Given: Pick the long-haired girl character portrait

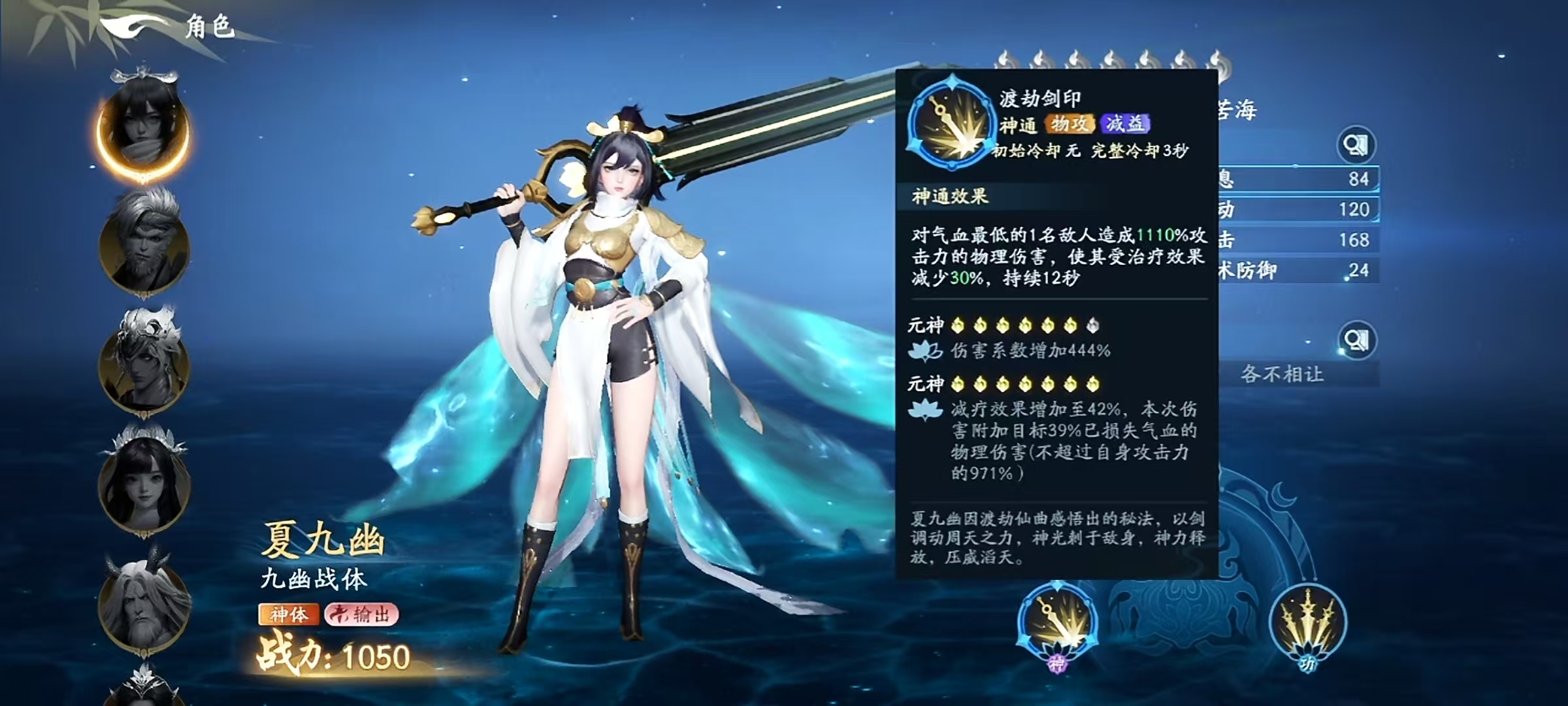Looking at the screenshot, I should (x=144, y=482).
